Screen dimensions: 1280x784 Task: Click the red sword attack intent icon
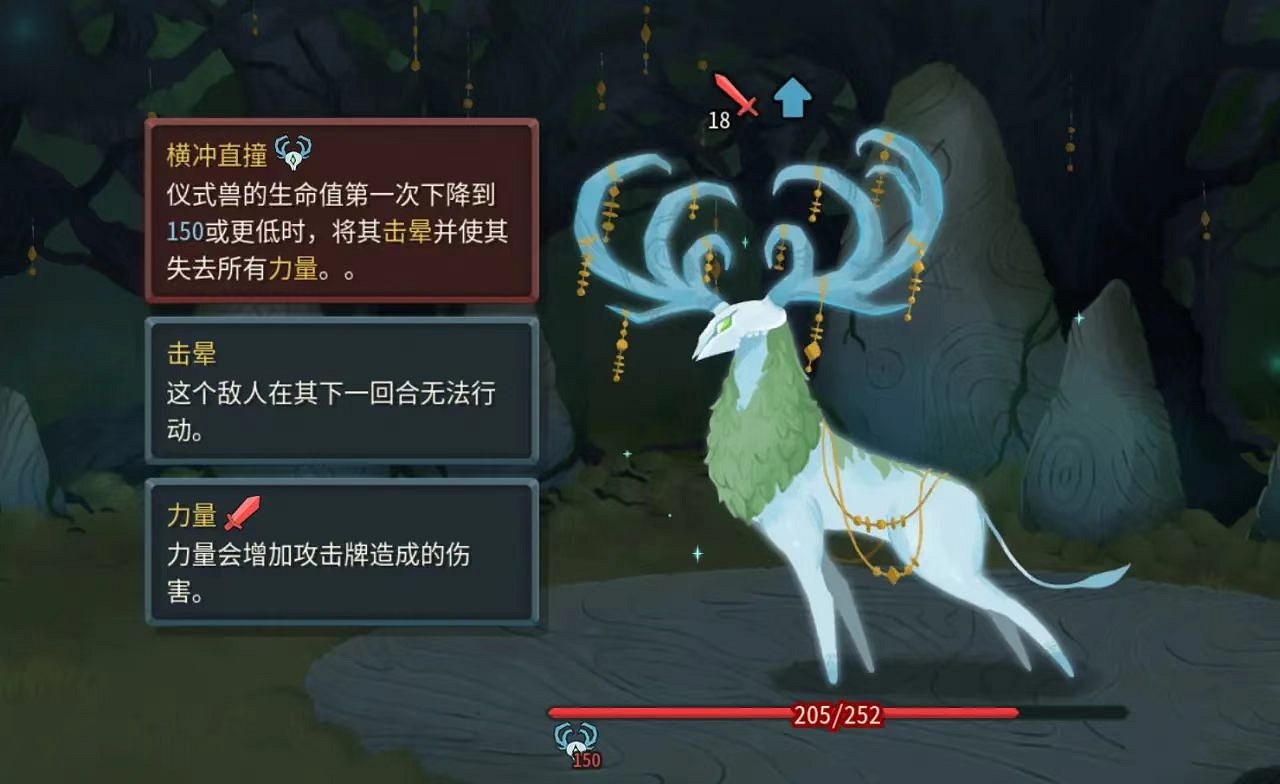pos(737,97)
